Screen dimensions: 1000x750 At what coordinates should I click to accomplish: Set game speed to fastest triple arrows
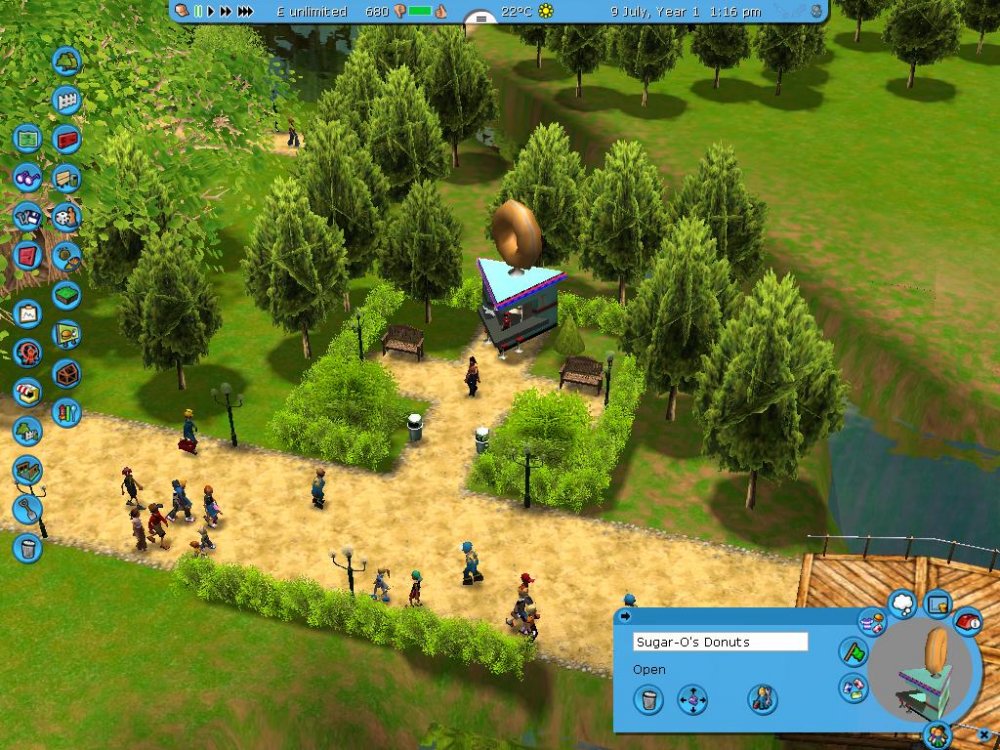tap(245, 11)
